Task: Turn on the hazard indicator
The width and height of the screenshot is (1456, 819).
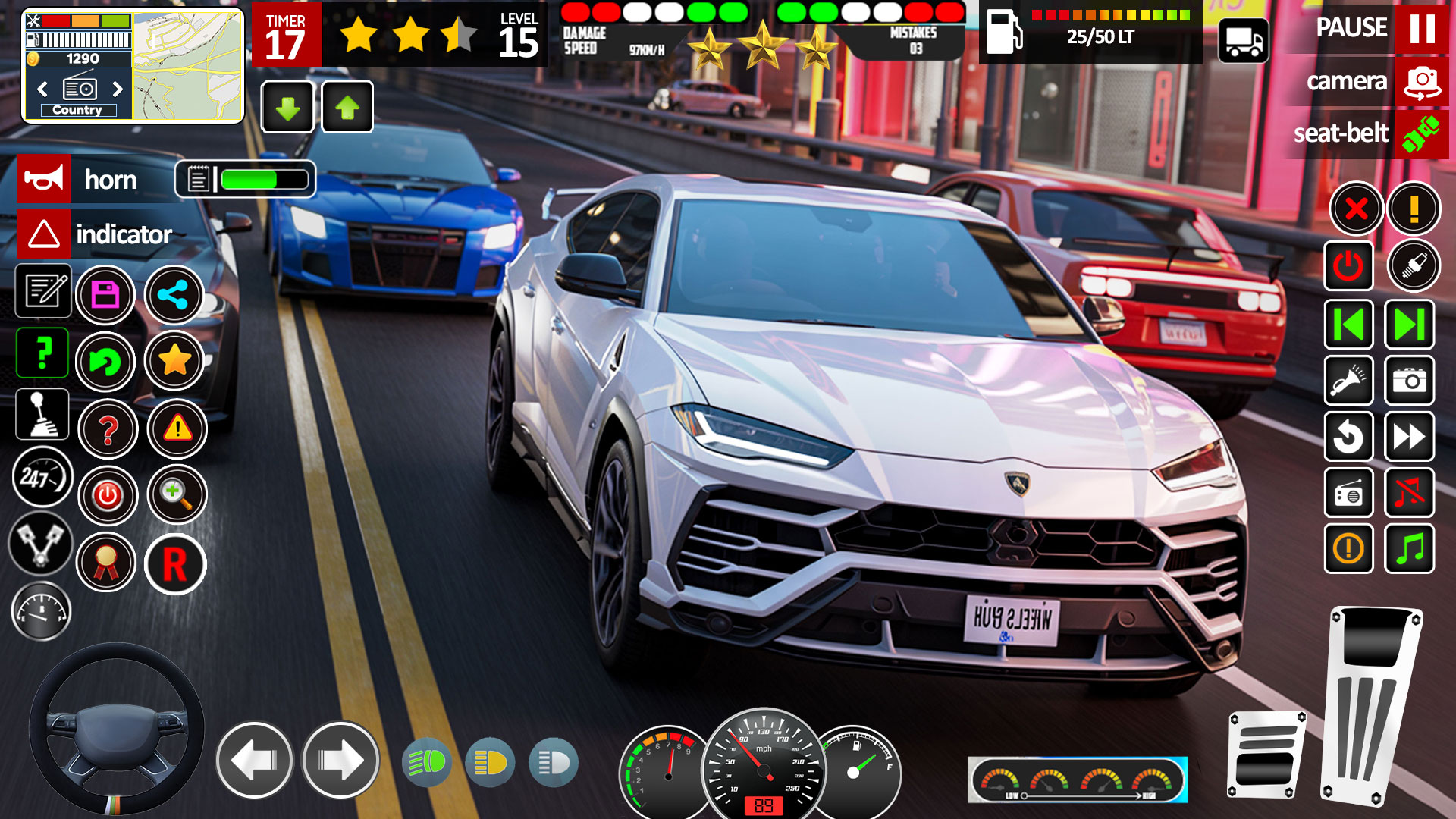Action: click(x=44, y=234)
